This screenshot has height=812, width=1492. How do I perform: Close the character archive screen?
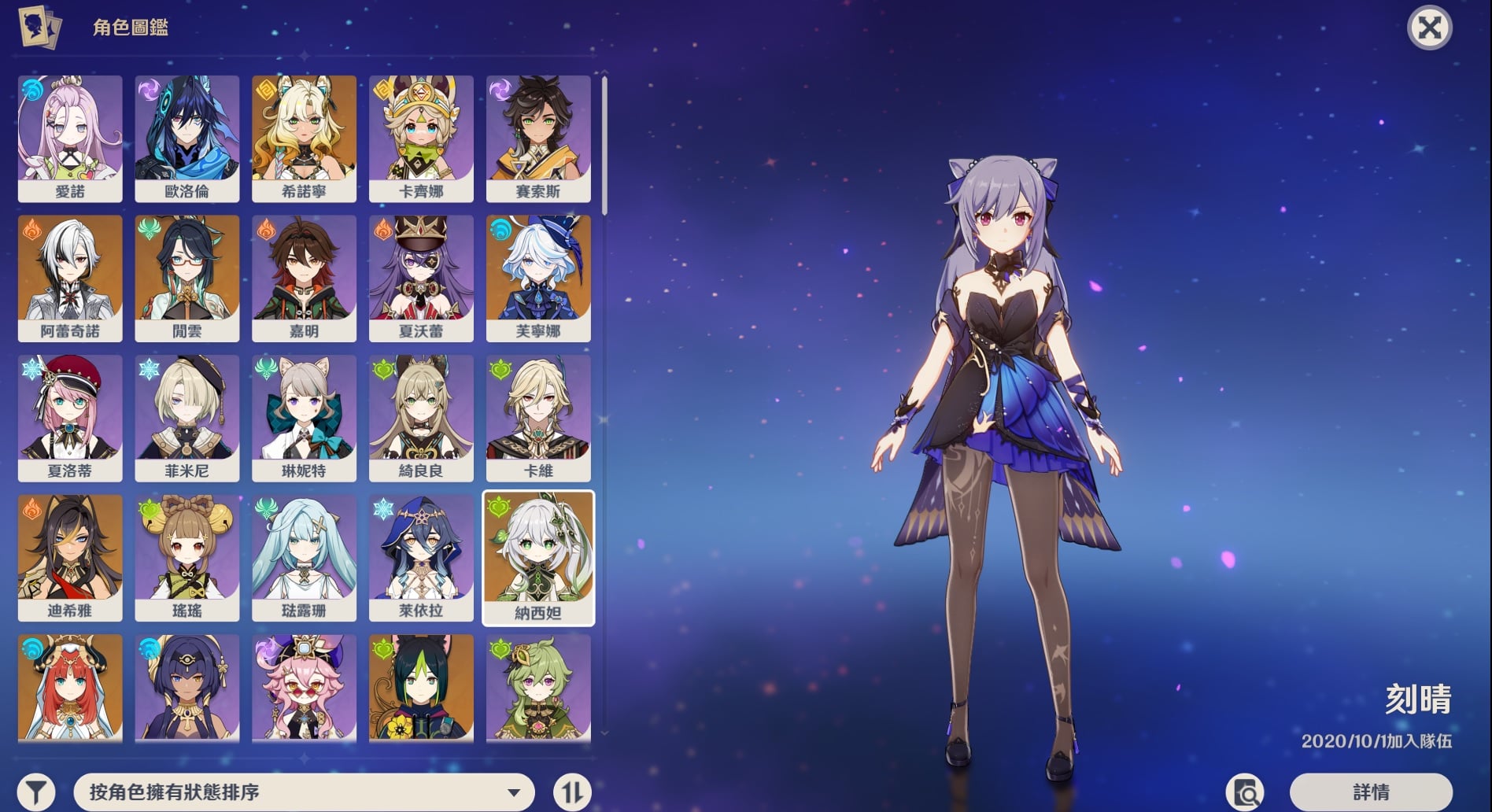(x=1429, y=28)
